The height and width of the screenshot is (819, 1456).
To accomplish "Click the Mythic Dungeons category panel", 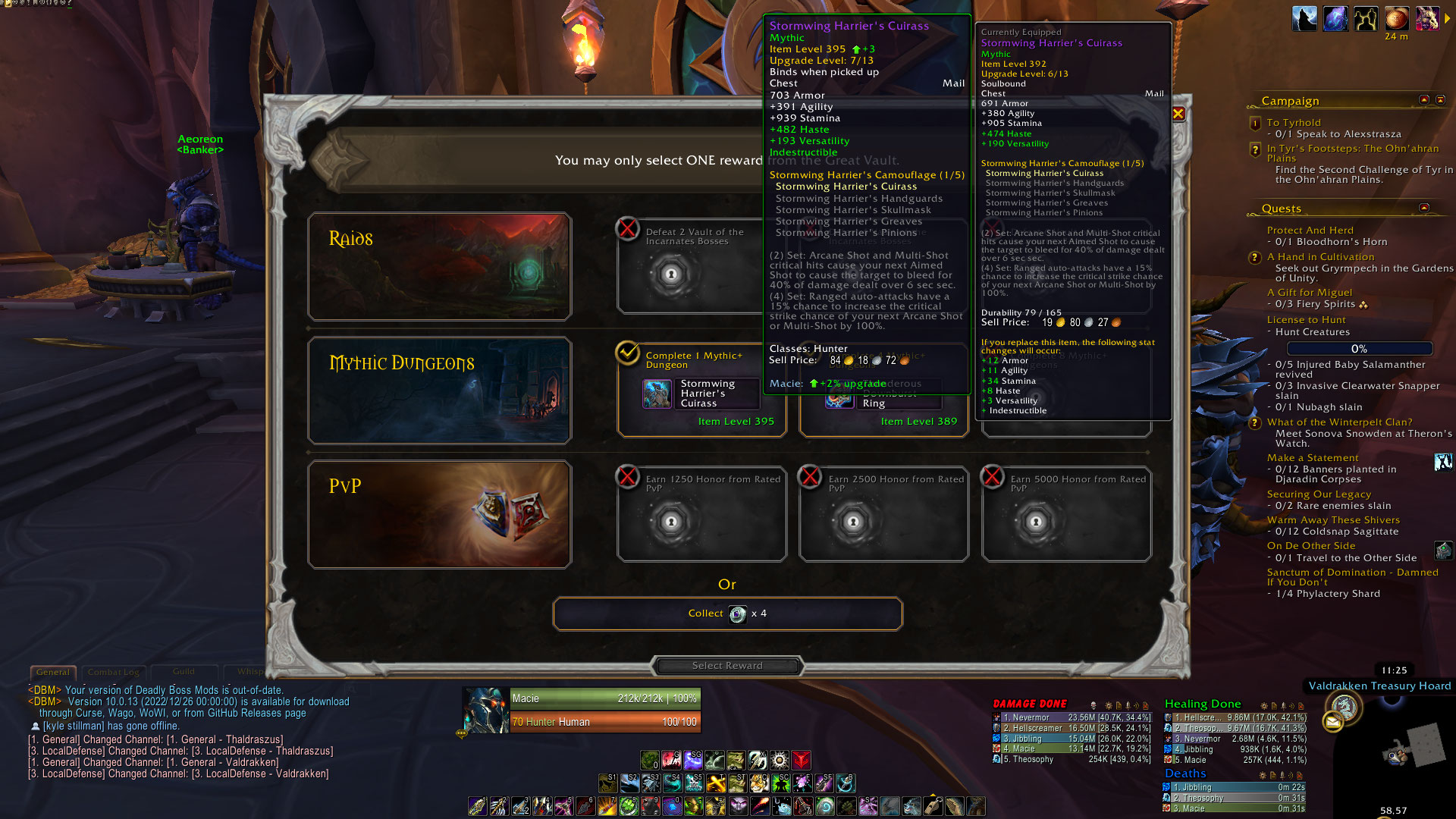I will [440, 391].
